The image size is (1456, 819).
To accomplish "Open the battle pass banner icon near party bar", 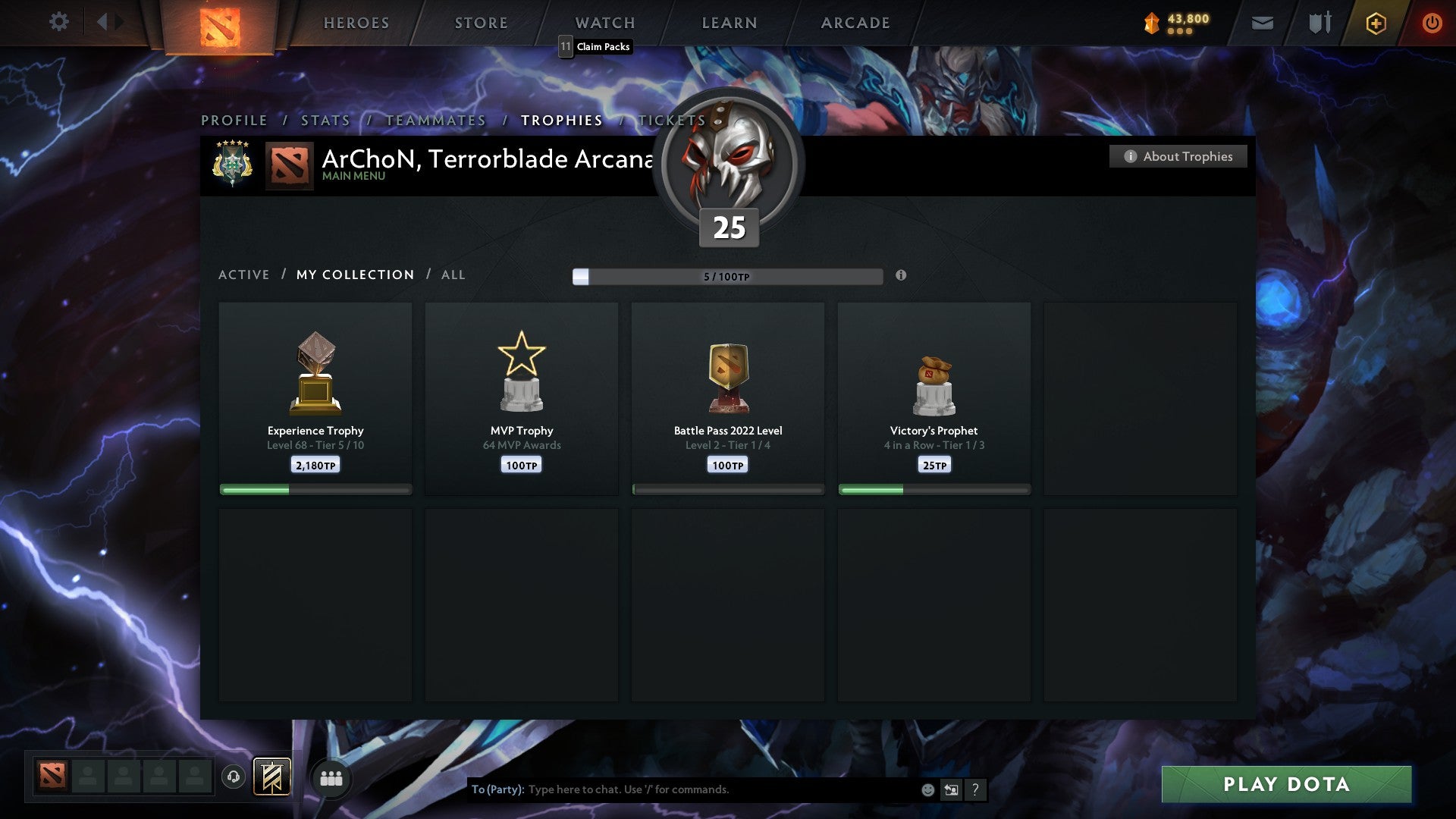I will pos(273,778).
